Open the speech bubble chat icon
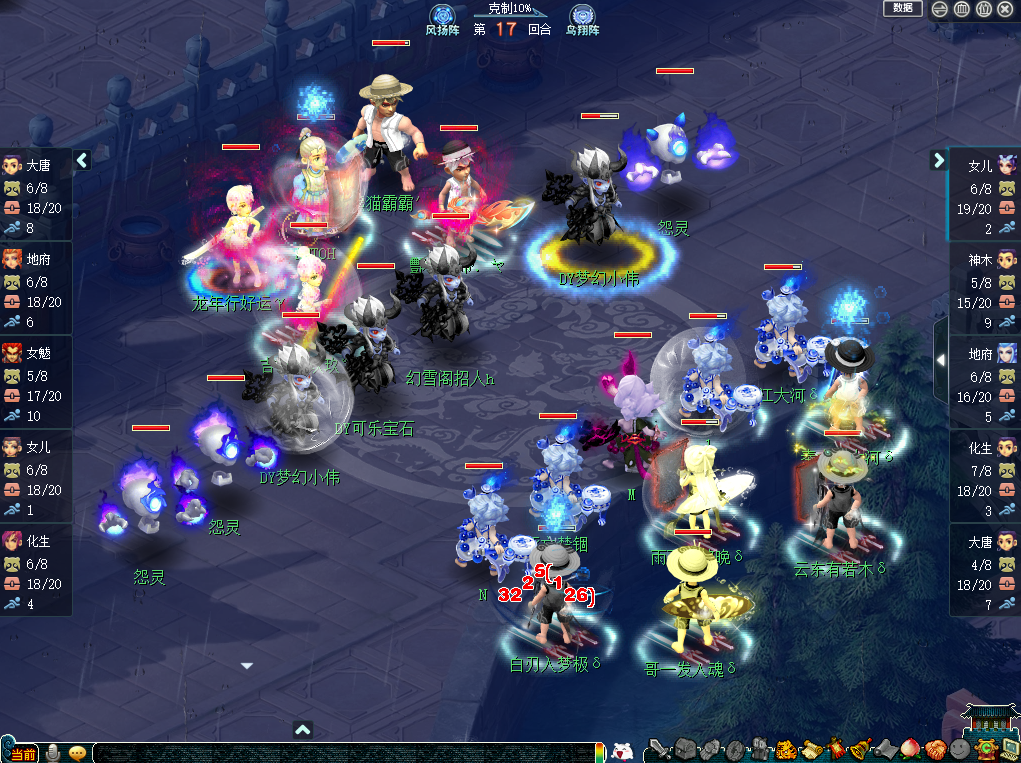The width and height of the screenshot is (1021, 763). click(77, 752)
